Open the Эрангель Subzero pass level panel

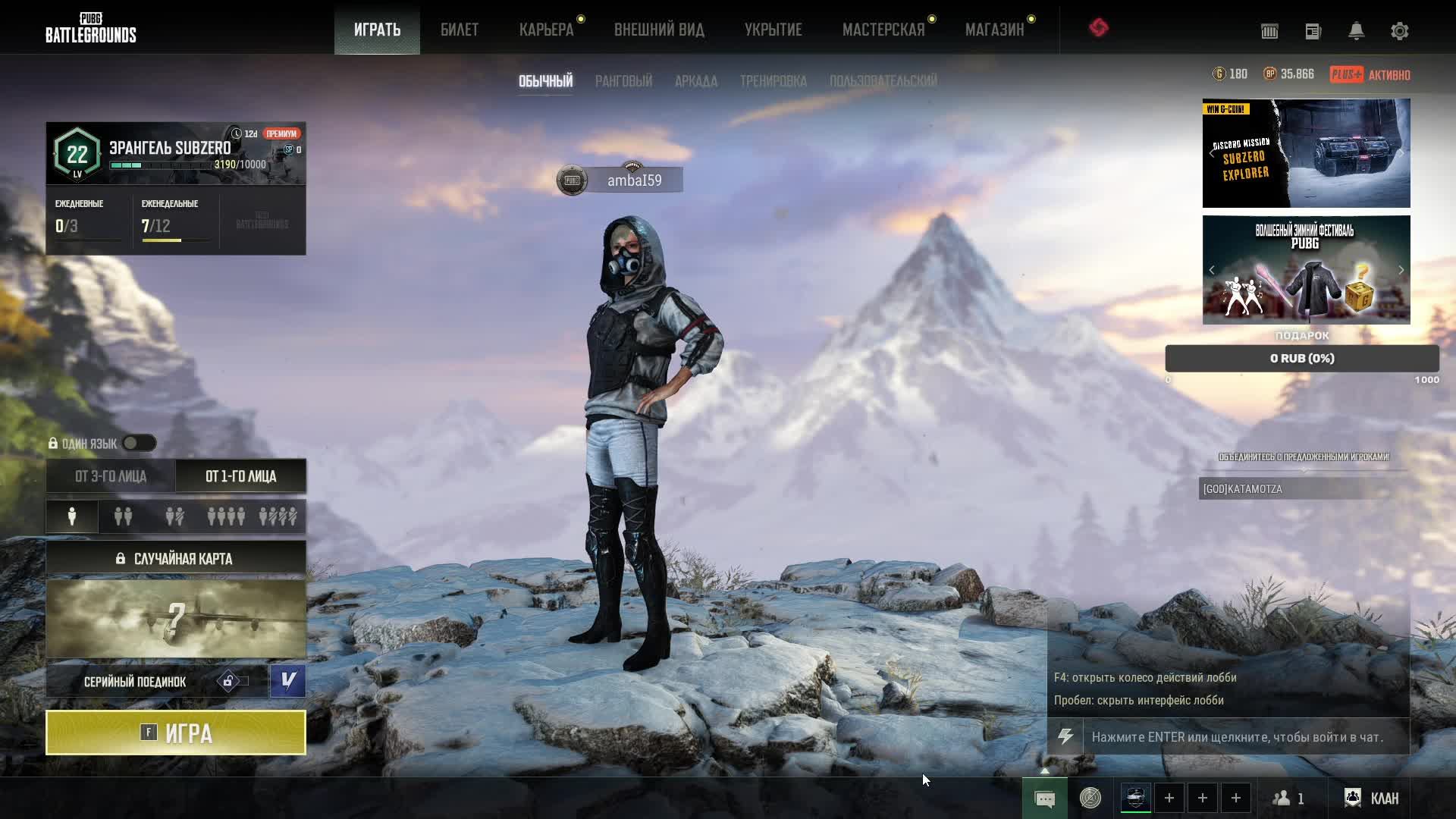point(176,154)
